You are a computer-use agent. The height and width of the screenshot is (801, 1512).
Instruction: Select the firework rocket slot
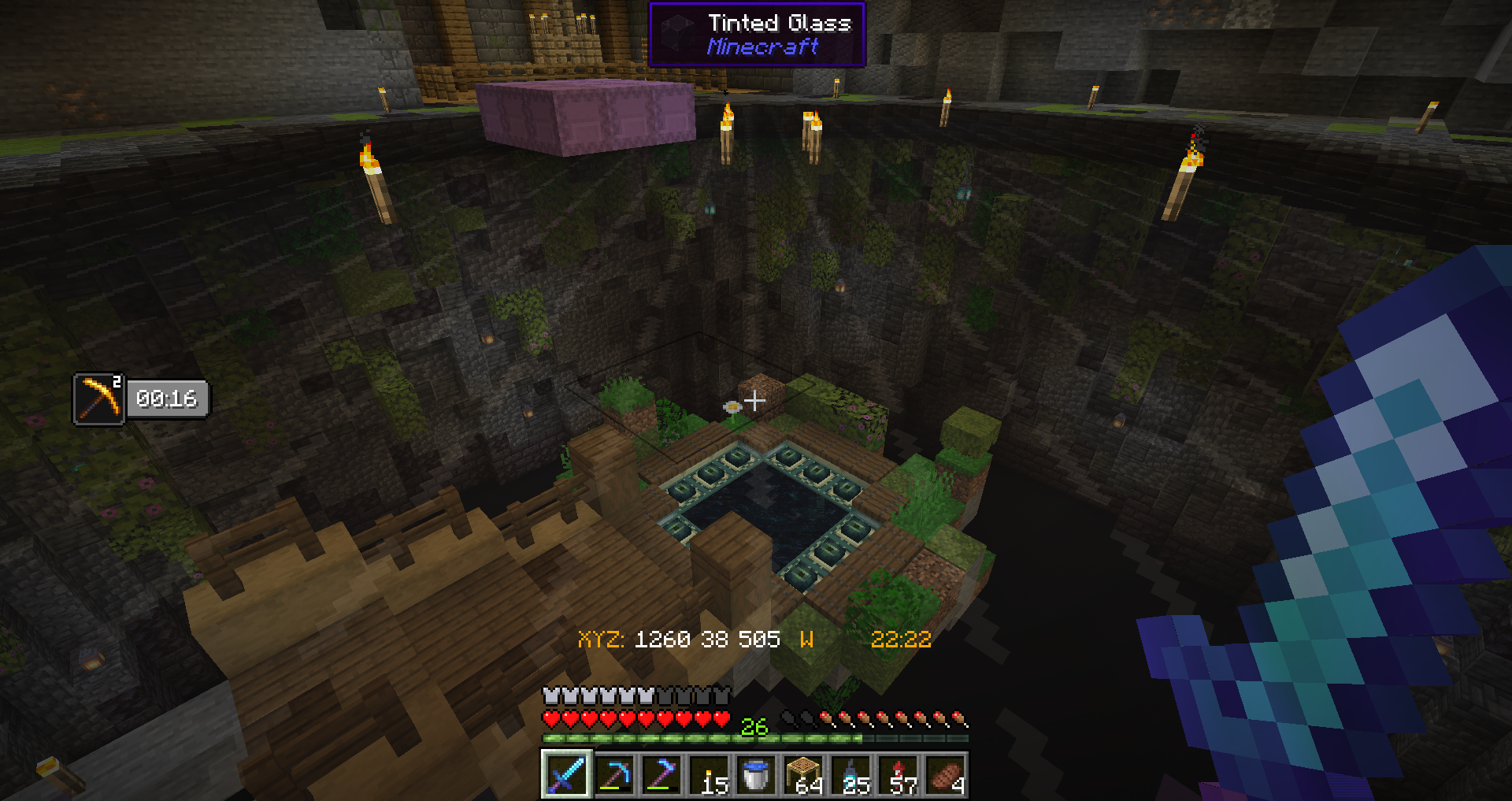pos(899,774)
